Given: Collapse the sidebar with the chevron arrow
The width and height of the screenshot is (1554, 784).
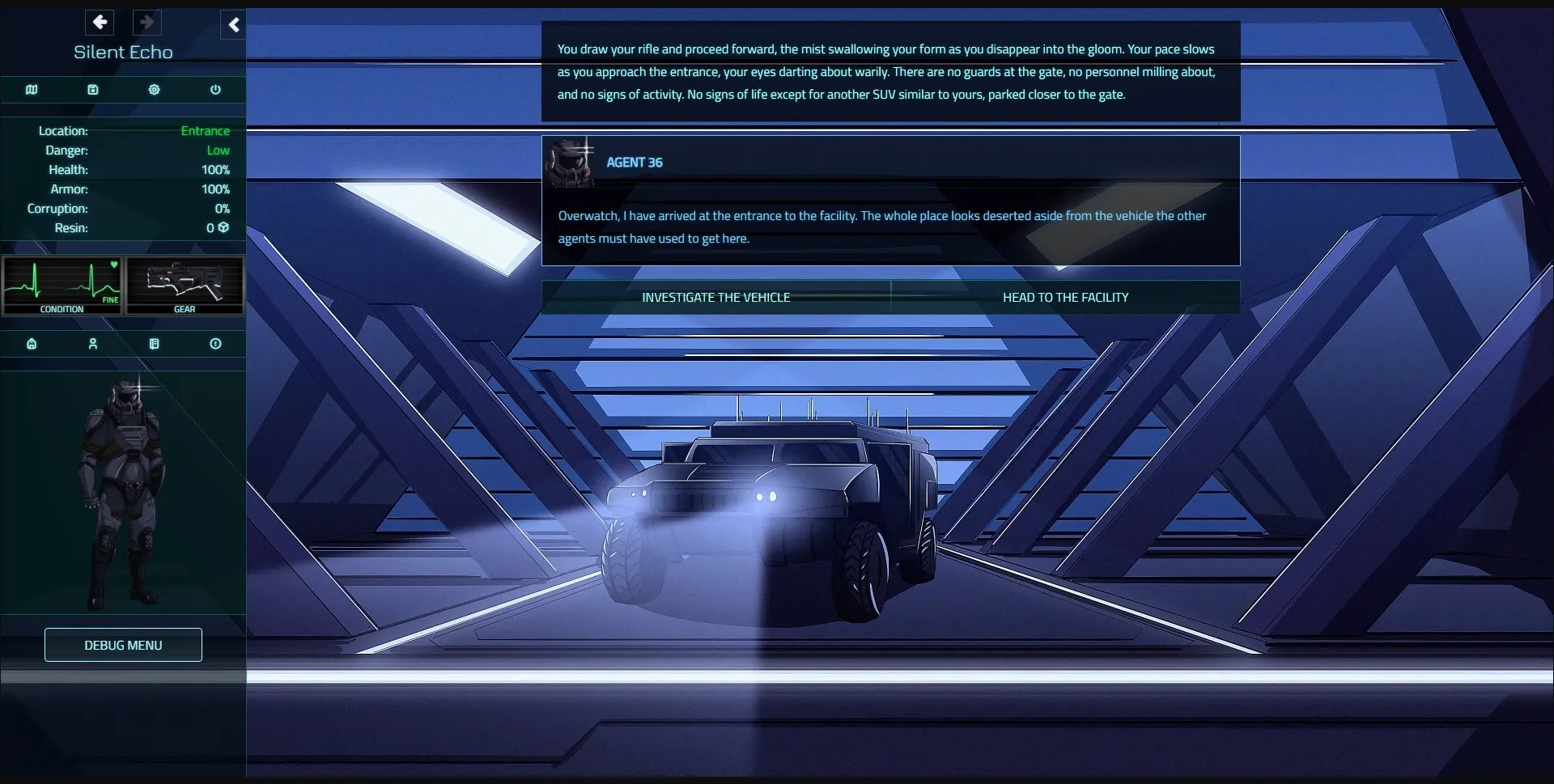Looking at the screenshot, I should pos(233,24).
